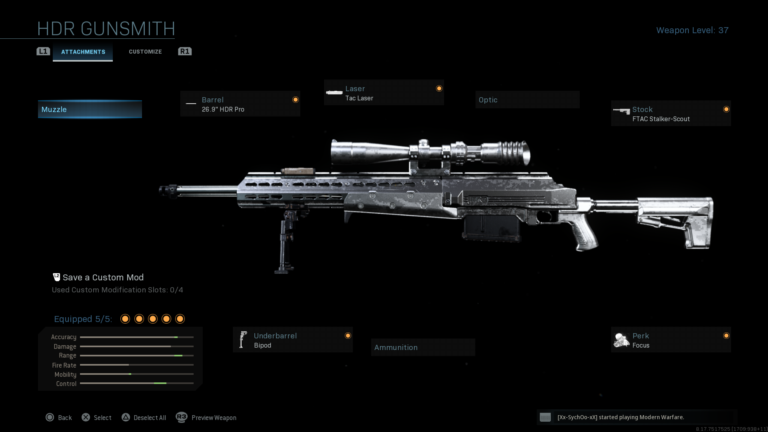This screenshot has height=432, width=768.
Task: Select the Muzzle attachment slot
Action: point(90,109)
